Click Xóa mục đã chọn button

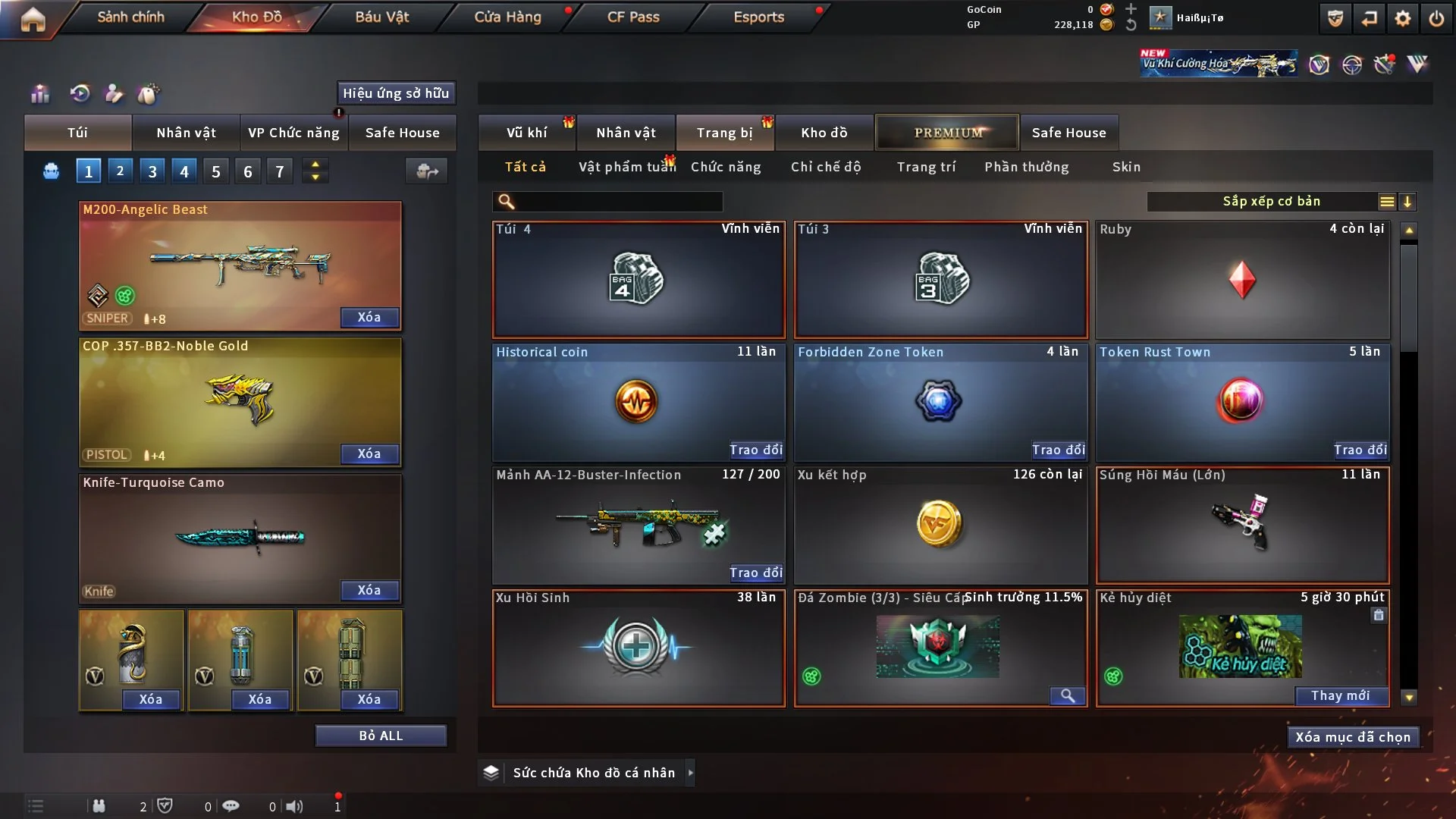pyautogui.click(x=1353, y=737)
